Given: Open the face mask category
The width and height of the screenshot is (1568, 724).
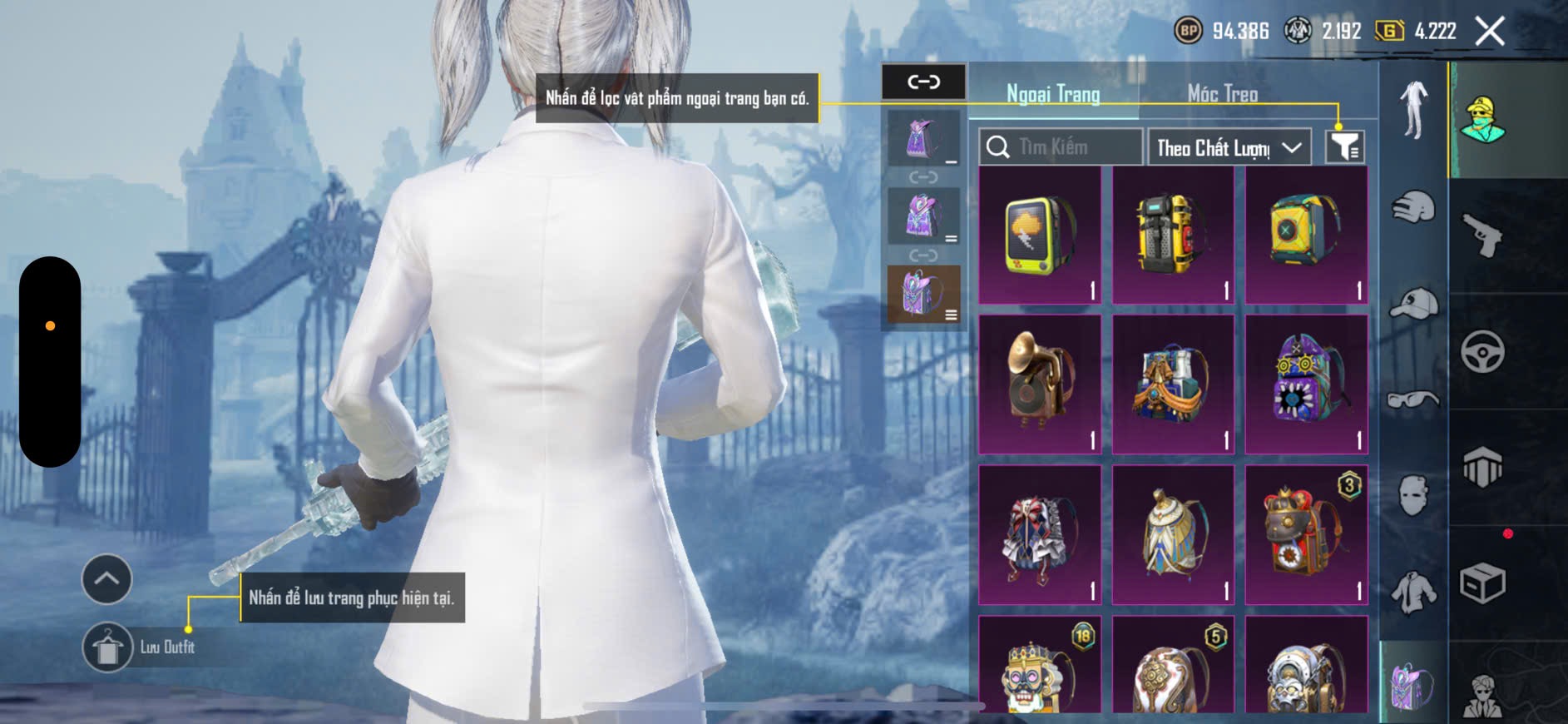Looking at the screenshot, I should (1413, 495).
